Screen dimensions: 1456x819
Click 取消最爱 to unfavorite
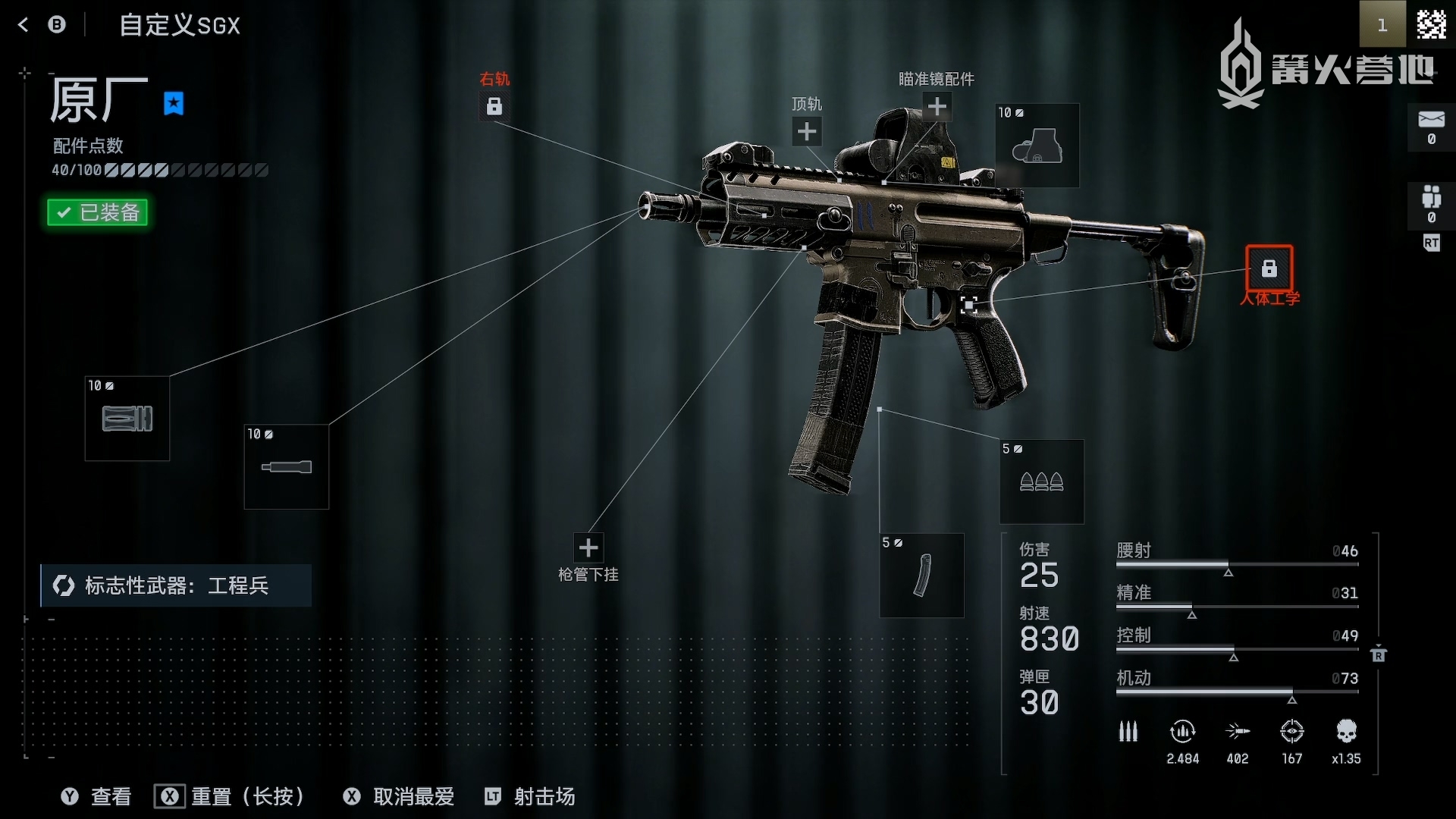(x=399, y=796)
